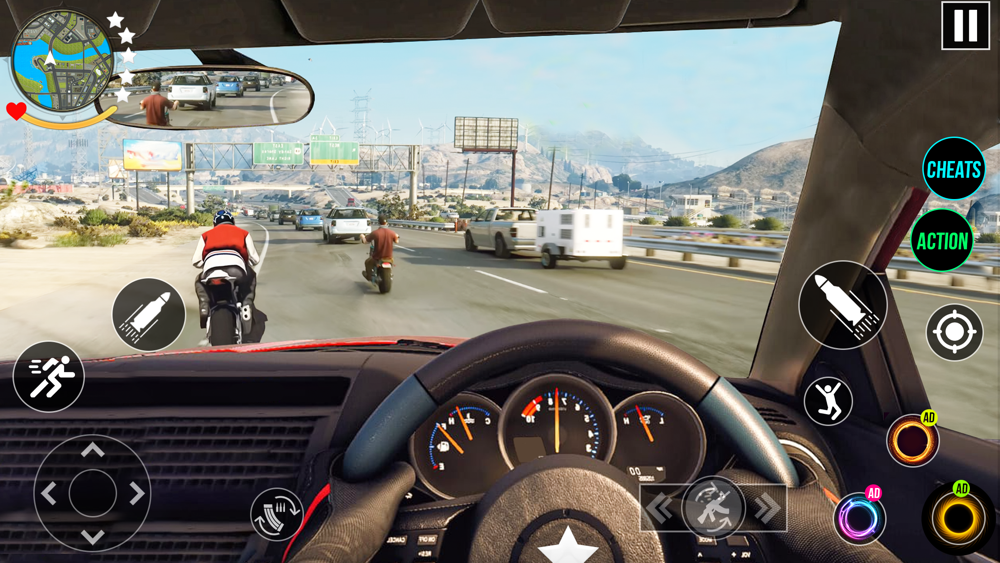The width and height of the screenshot is (1000, 563).
Task: Activate the yellow ring AD power
Action: pyautogui.click(x=958, y=518)
